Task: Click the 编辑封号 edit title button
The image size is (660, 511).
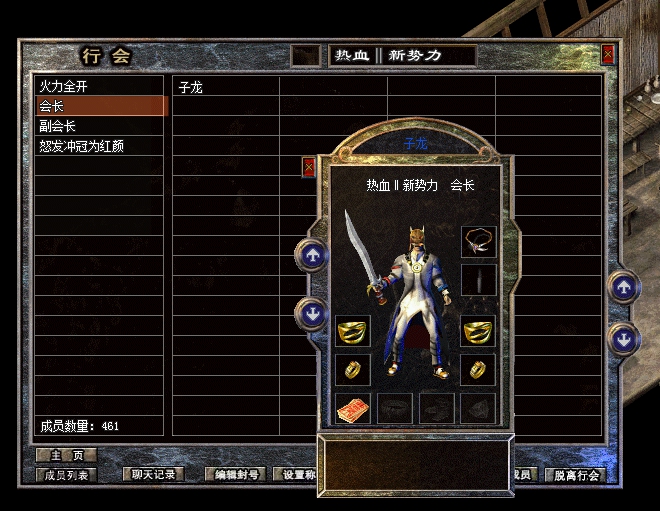Action: (x=237, y=475)
